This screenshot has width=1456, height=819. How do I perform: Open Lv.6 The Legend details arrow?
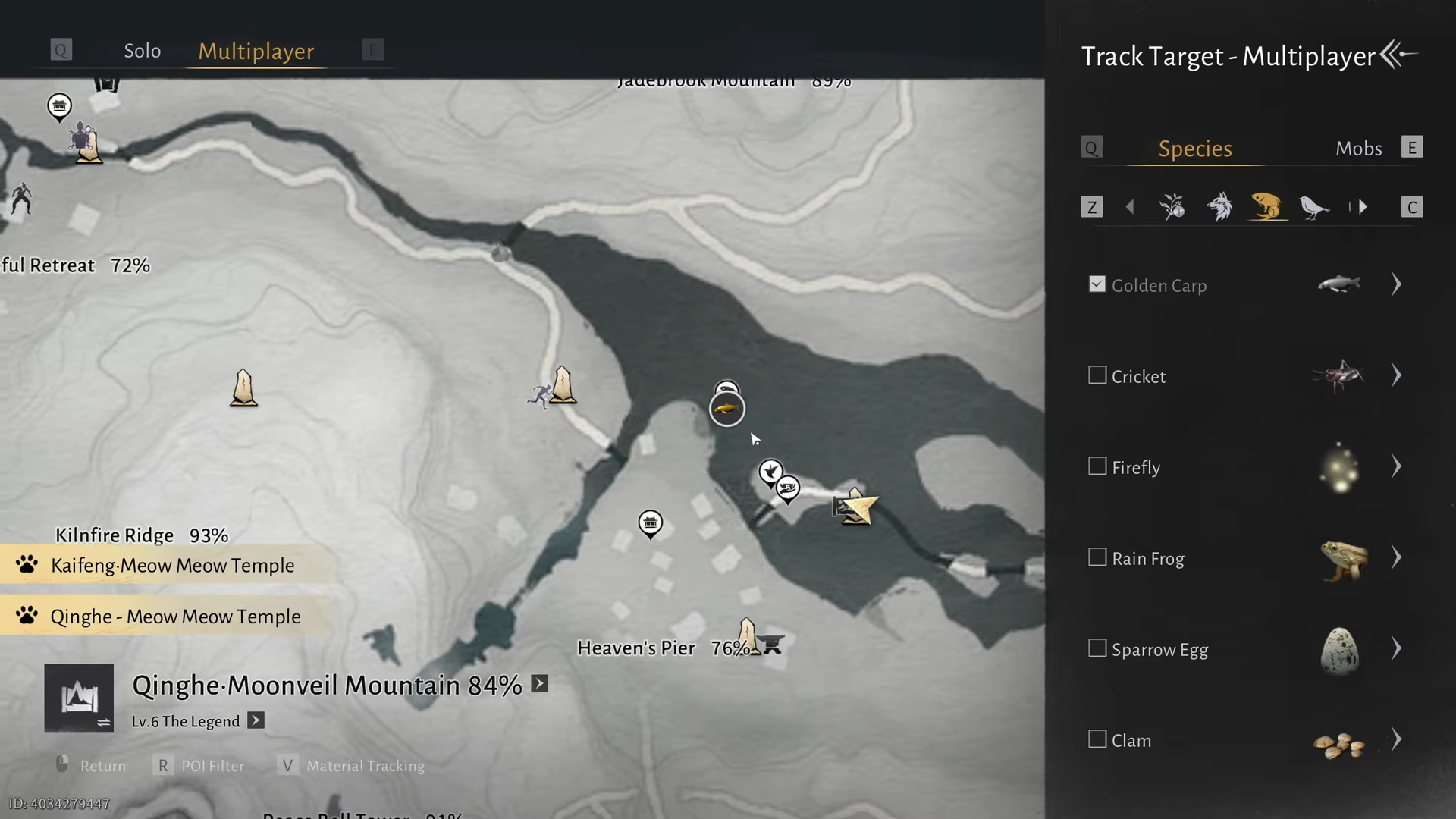coord(256,720)
